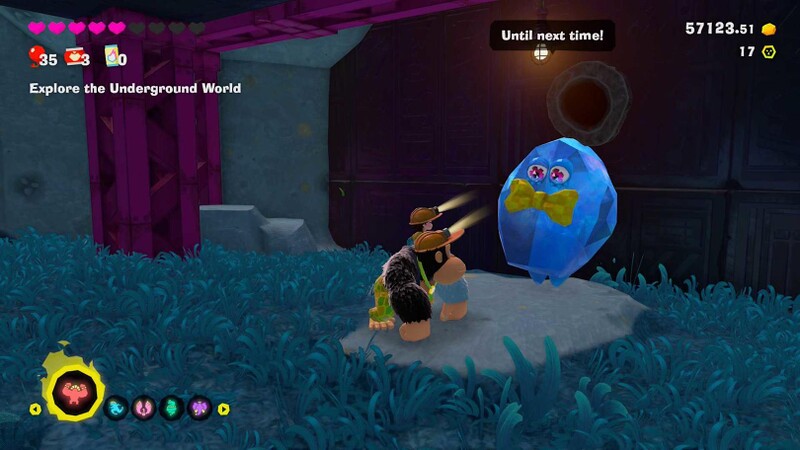Click the right arrow of the transformation selector

[223, 408]
